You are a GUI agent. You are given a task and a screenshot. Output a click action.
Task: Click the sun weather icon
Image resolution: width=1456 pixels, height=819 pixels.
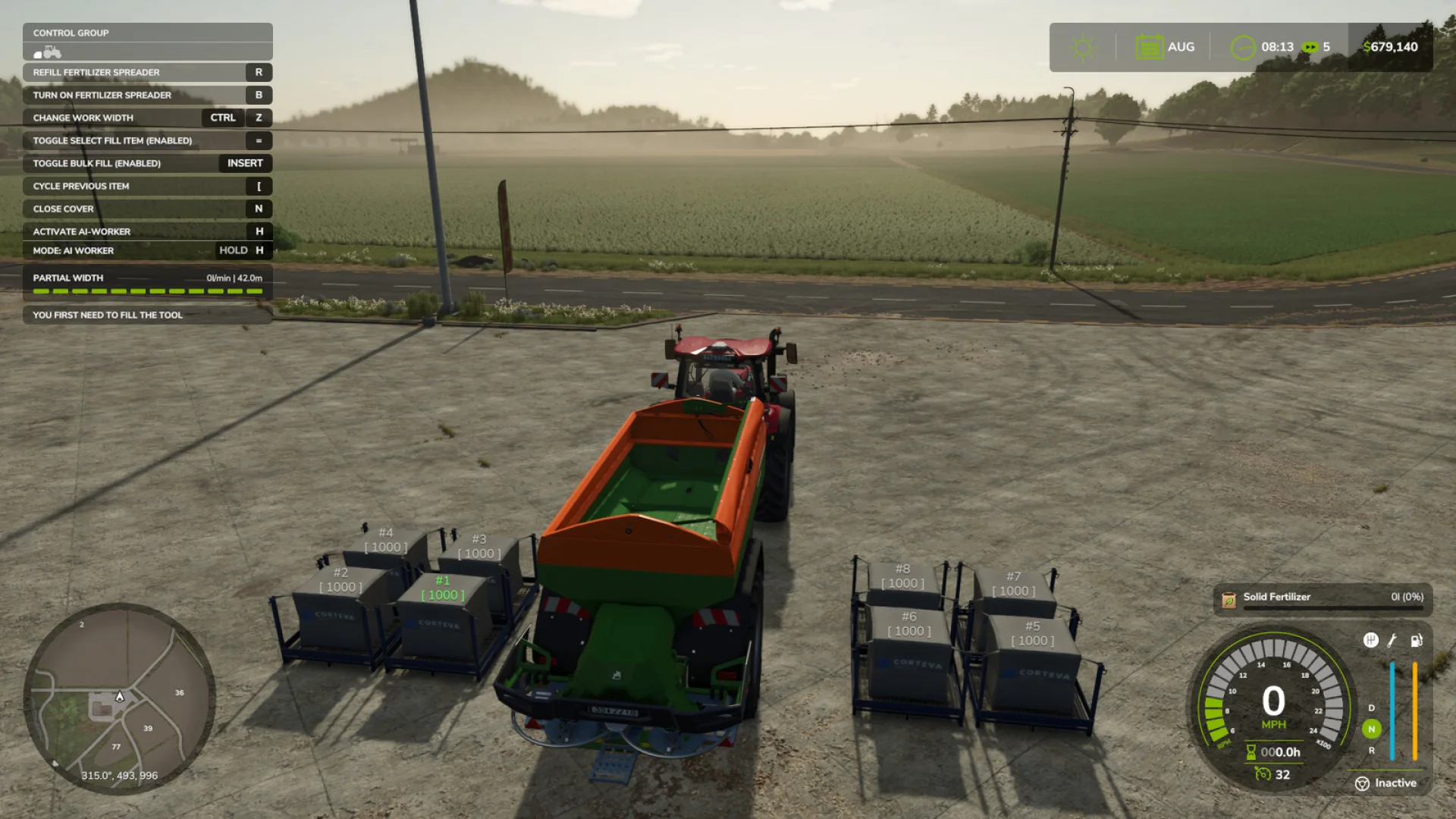[x=1082, y=46]
